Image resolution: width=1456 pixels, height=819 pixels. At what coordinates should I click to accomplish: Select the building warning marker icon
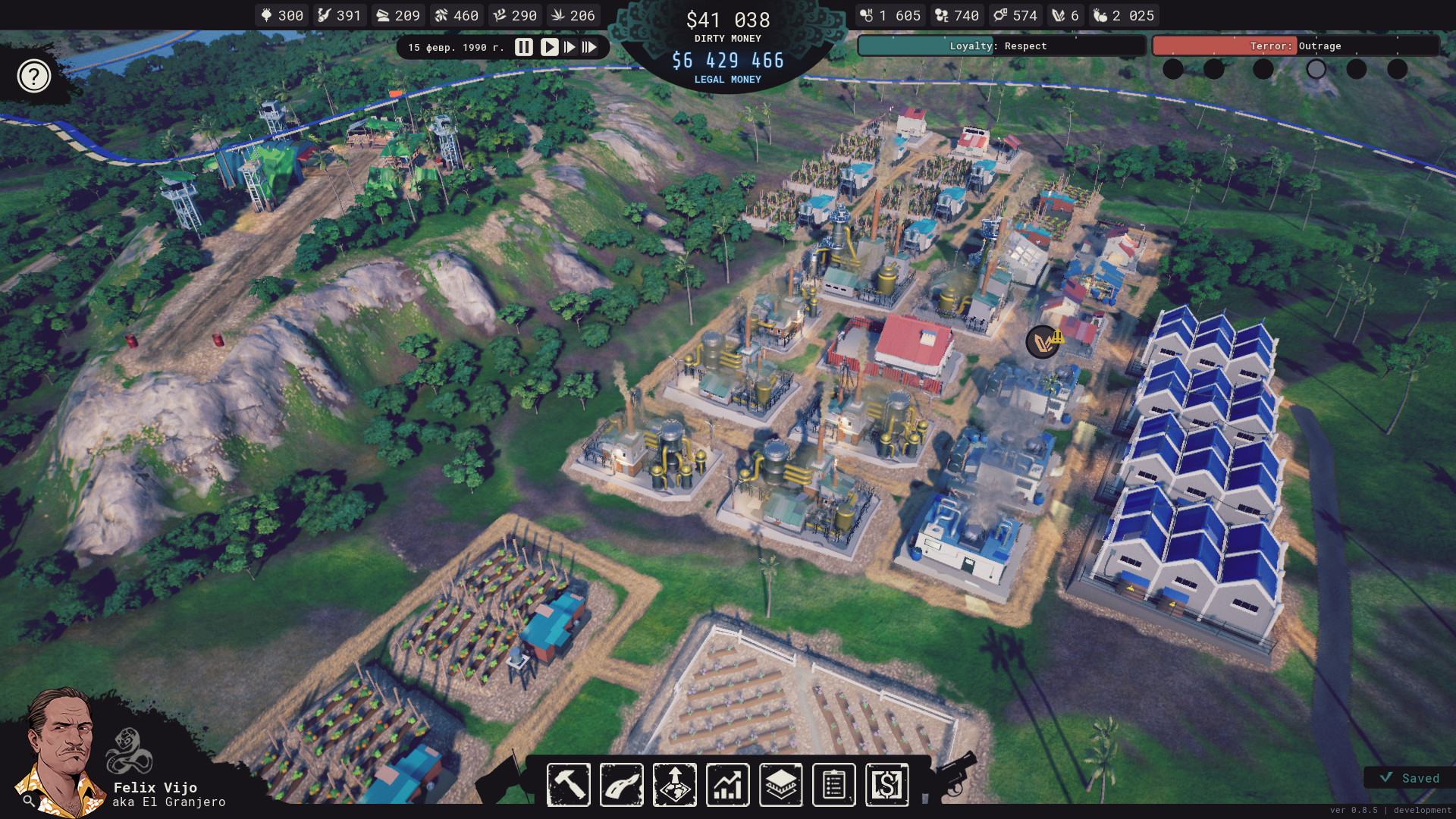(x=1044, y=342)
